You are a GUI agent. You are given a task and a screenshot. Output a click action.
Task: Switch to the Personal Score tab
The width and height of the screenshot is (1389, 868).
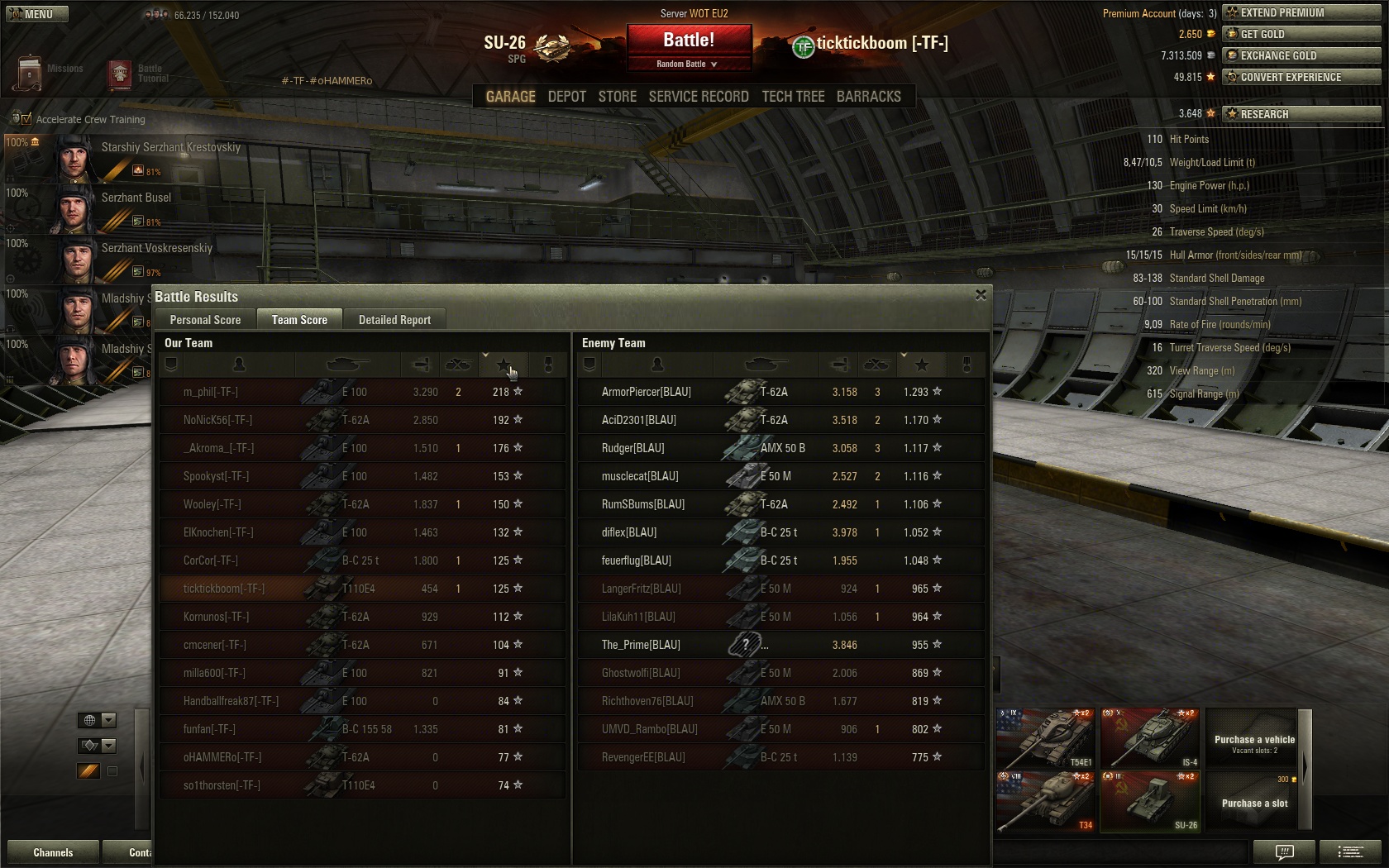point(205,320)
